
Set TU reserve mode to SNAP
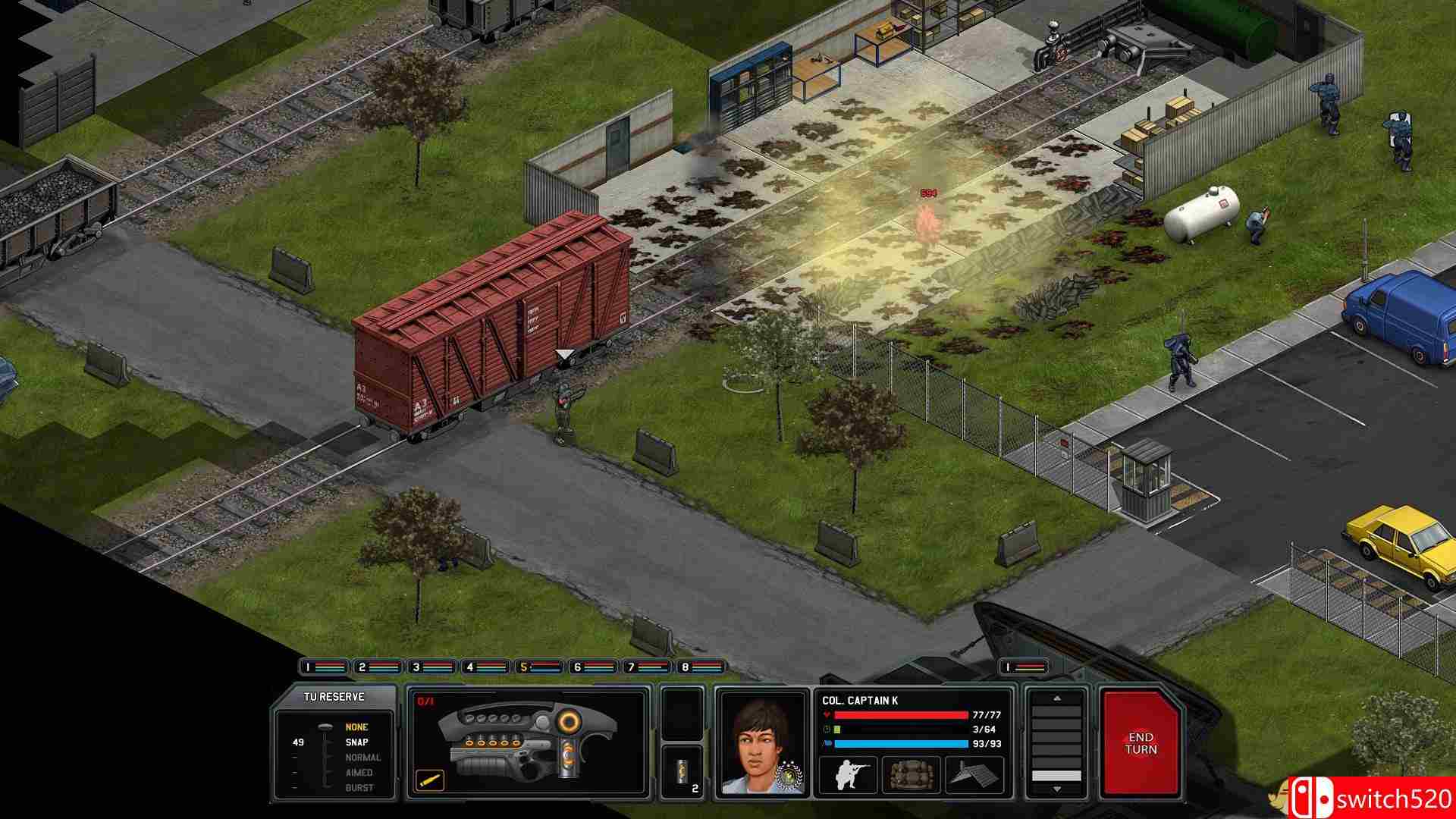(356, 742)
